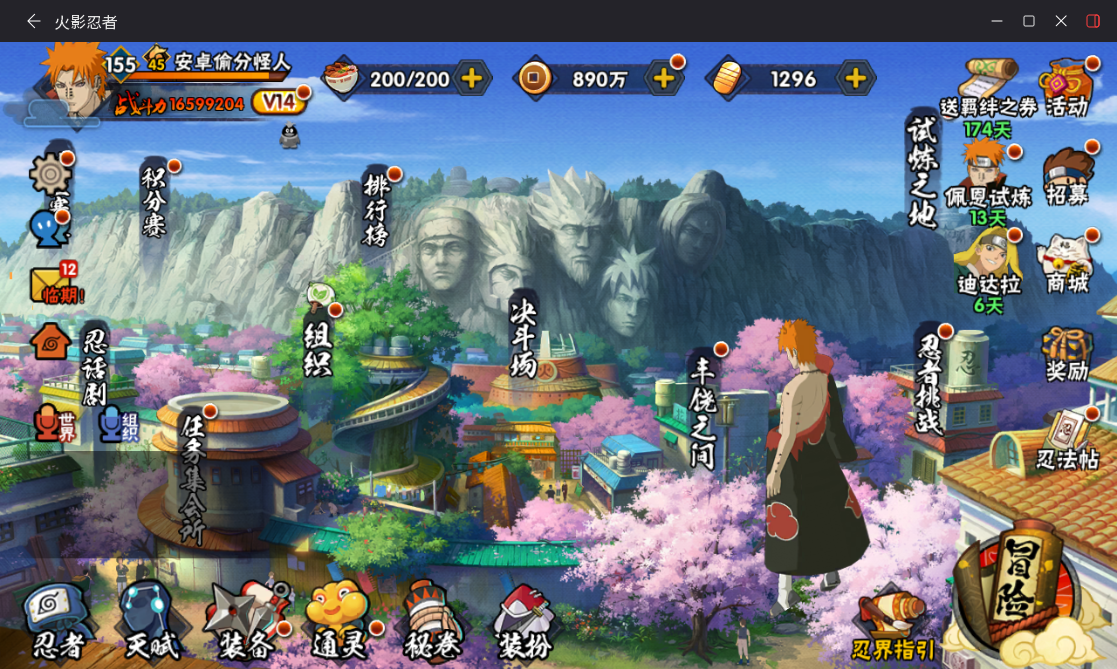
Task: Refill ramen stamina with plus button
Action: pos(471,78)
